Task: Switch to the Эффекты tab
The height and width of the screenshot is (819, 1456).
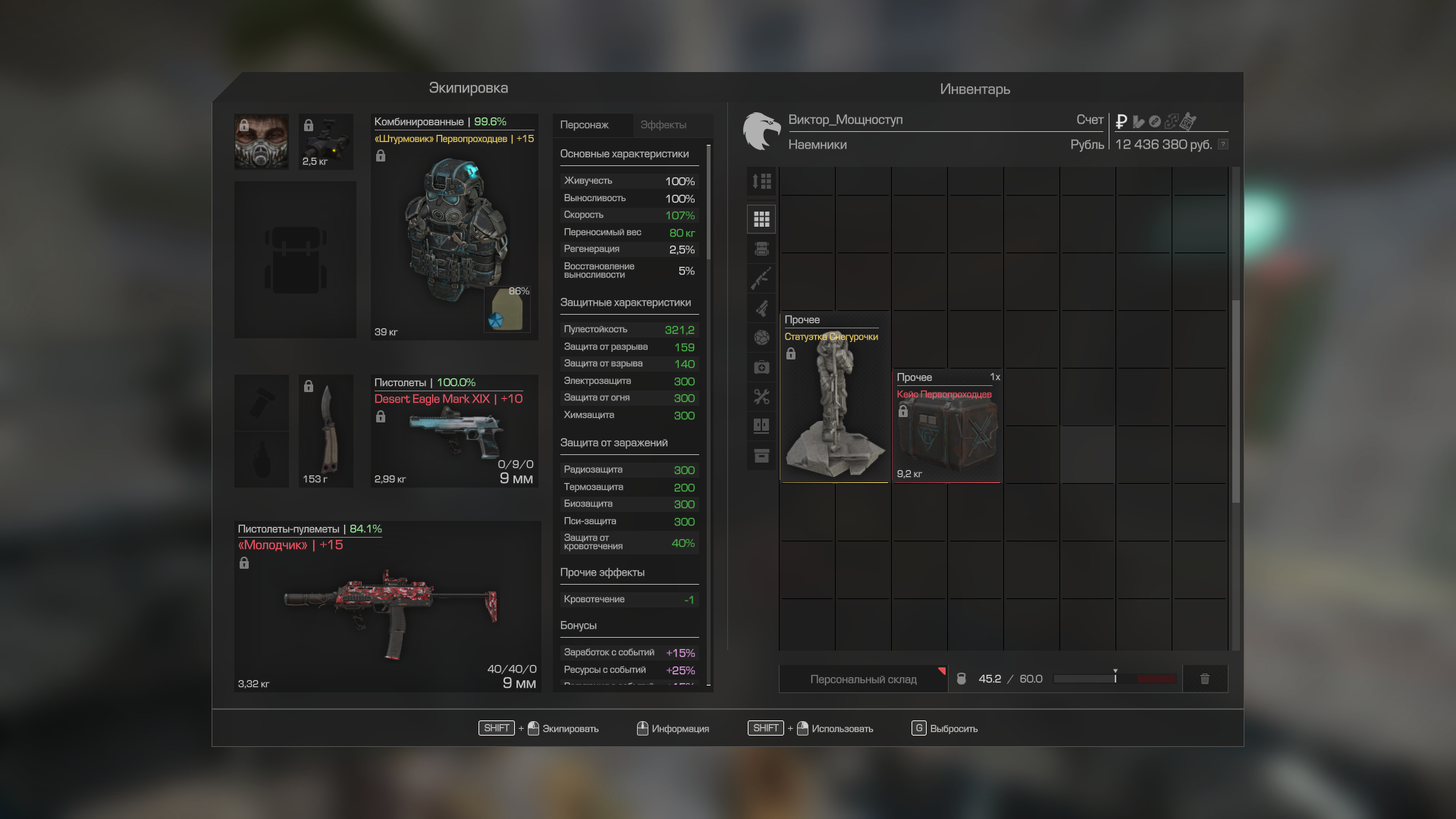Action: pyautogui.click(x=663, y=125)
